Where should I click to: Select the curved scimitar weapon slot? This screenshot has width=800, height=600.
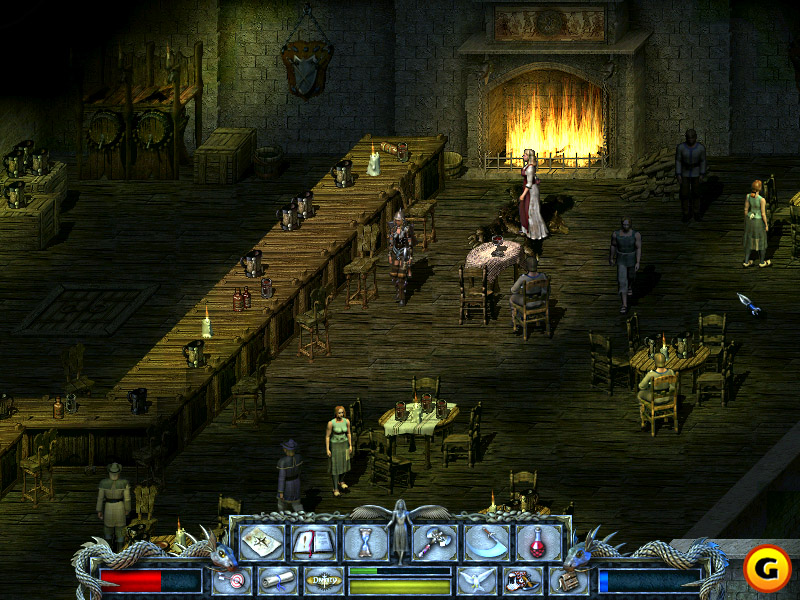(x=486, y=541)
